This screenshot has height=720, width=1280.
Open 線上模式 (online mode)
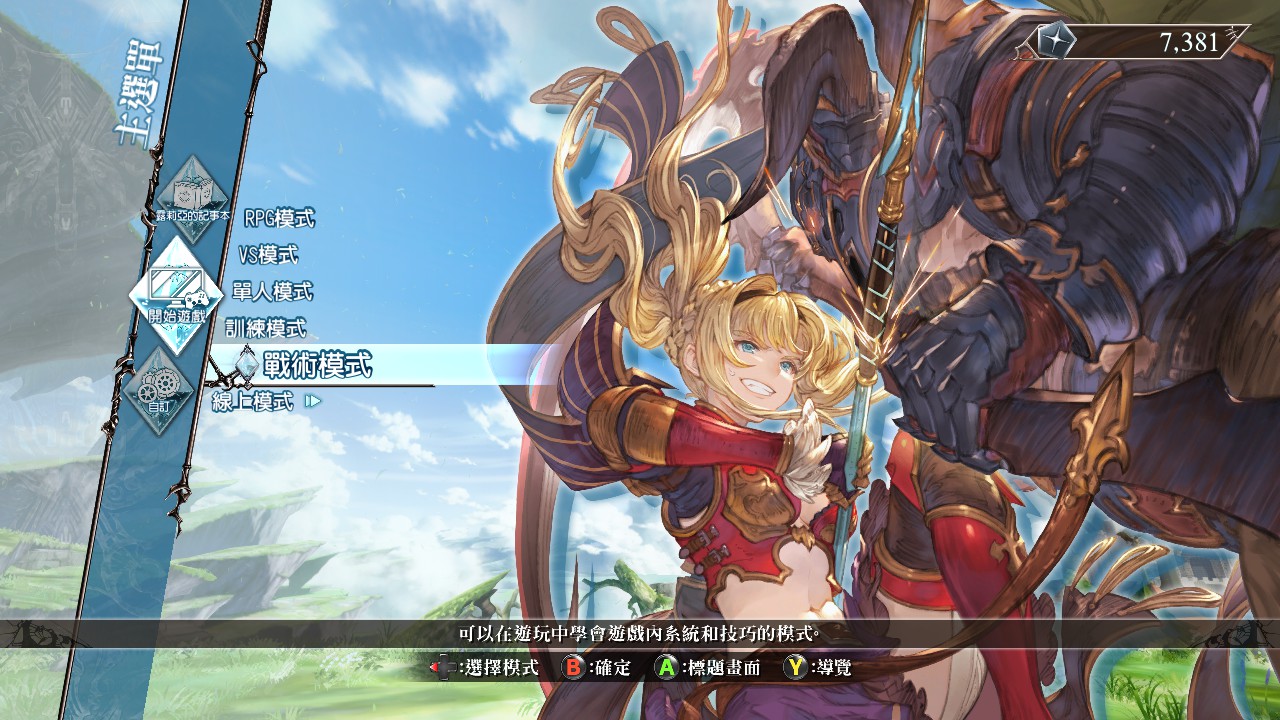(x=254, y=402)
